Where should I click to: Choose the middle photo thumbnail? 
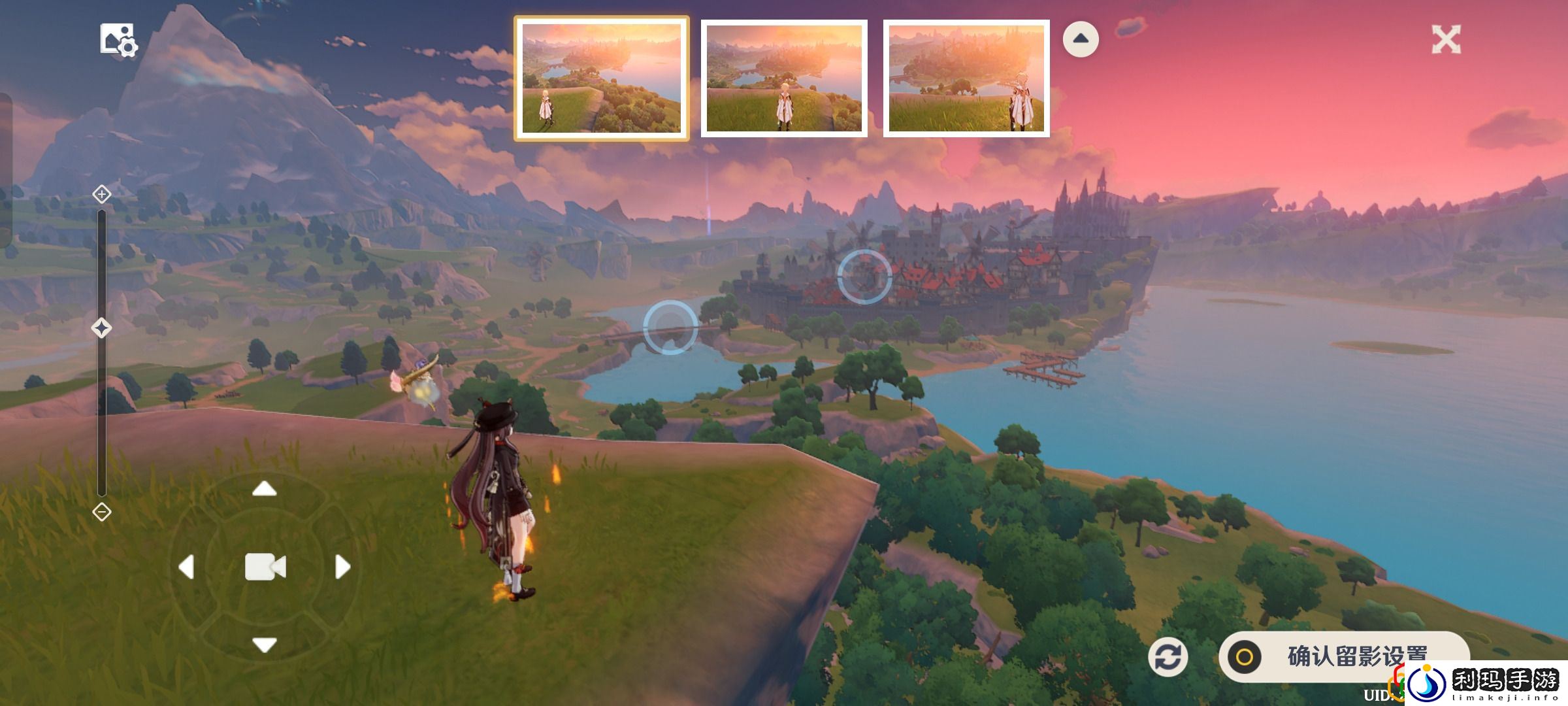tap(784, 78)
